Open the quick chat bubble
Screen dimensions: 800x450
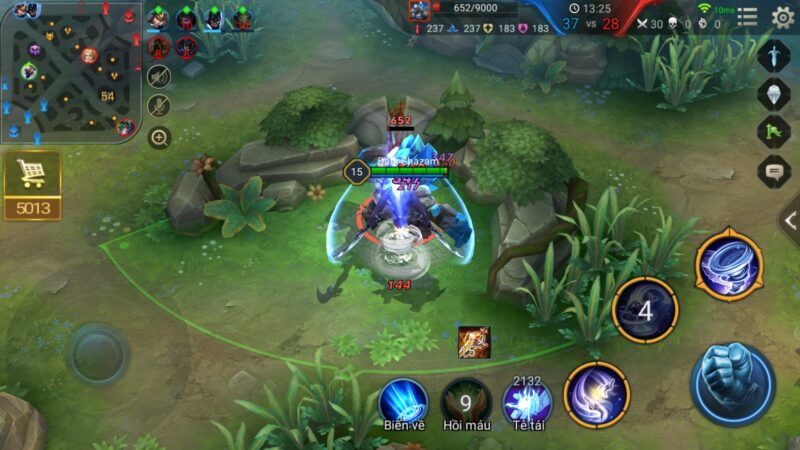tap(774, 171)
